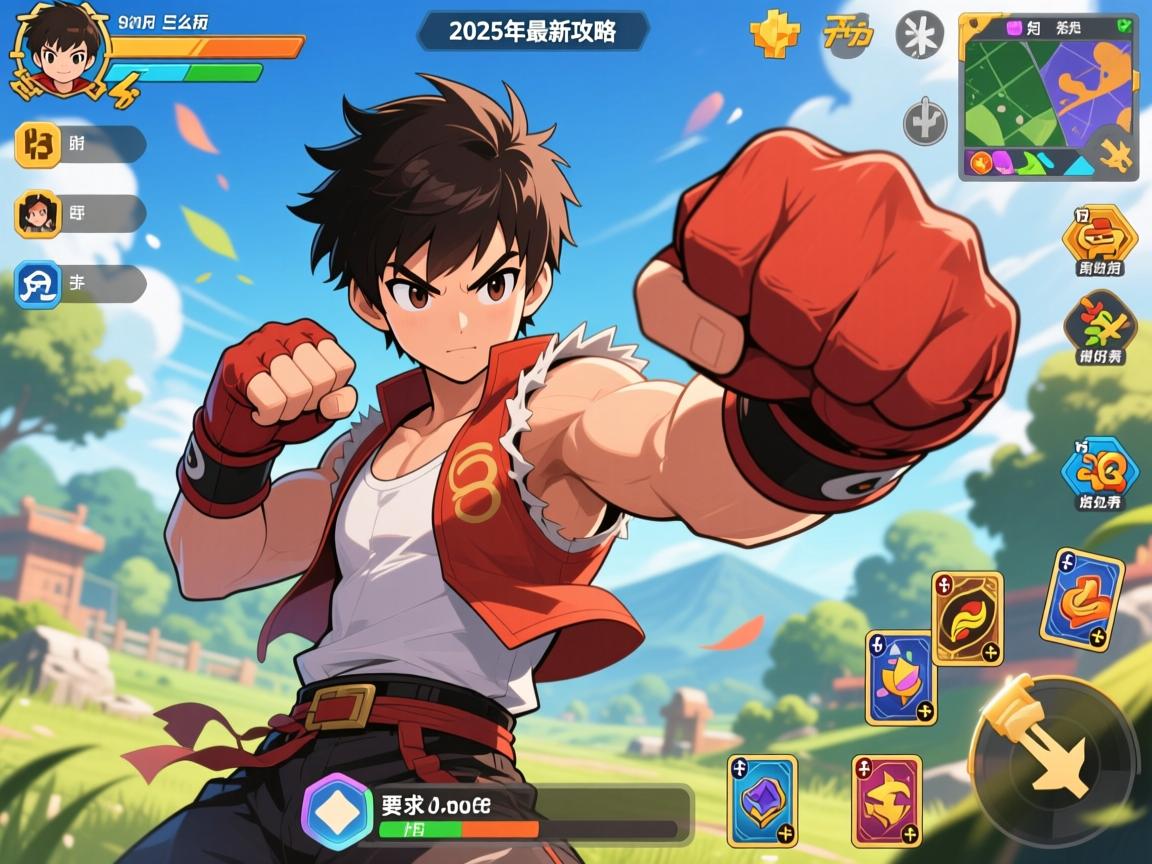Open the blue square menu button
Image resolution: width=1152 pixels, height=864 pixels.
click(39, 284)
